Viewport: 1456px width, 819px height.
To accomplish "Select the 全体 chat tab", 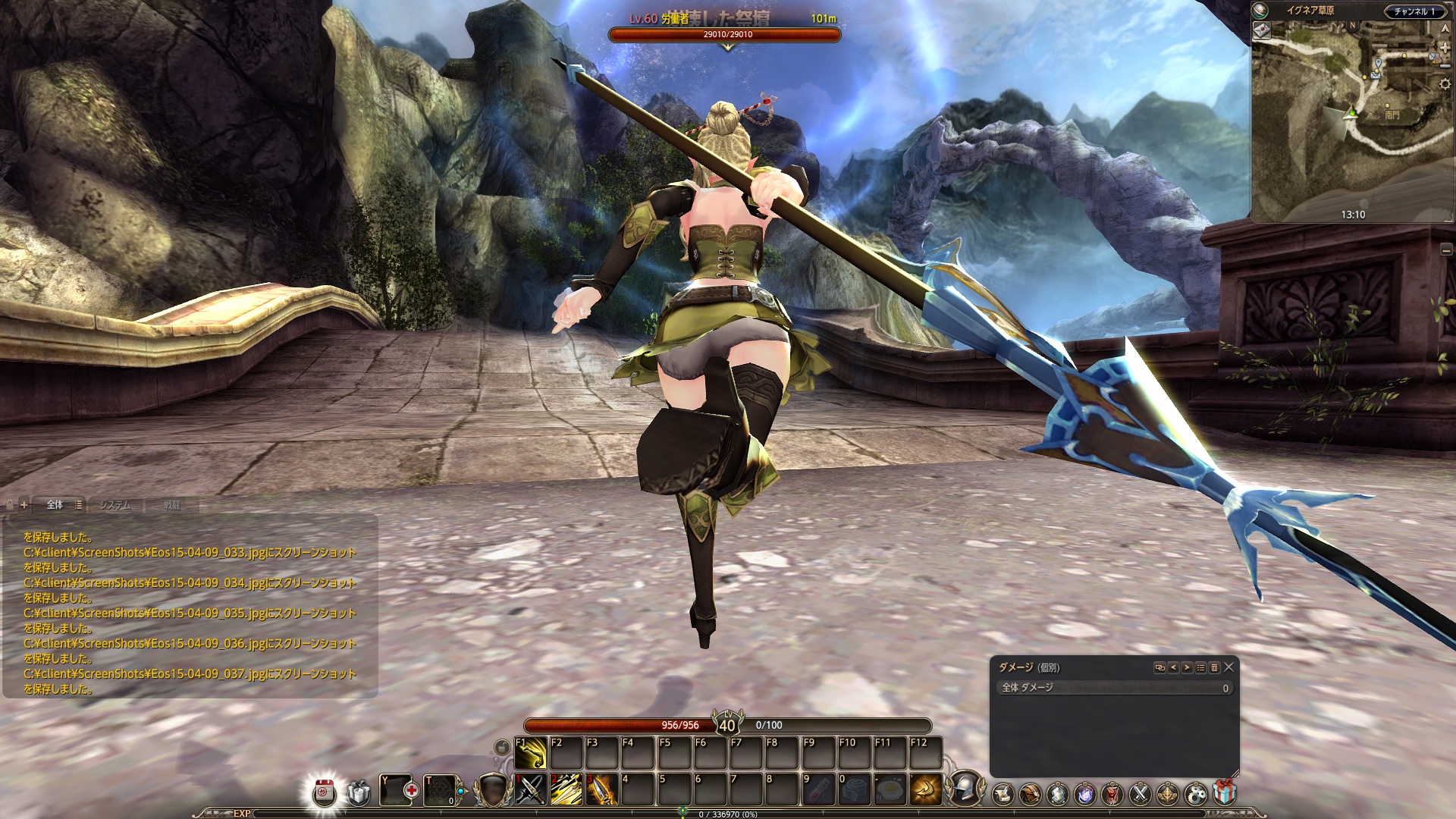I will pos(55,505).
